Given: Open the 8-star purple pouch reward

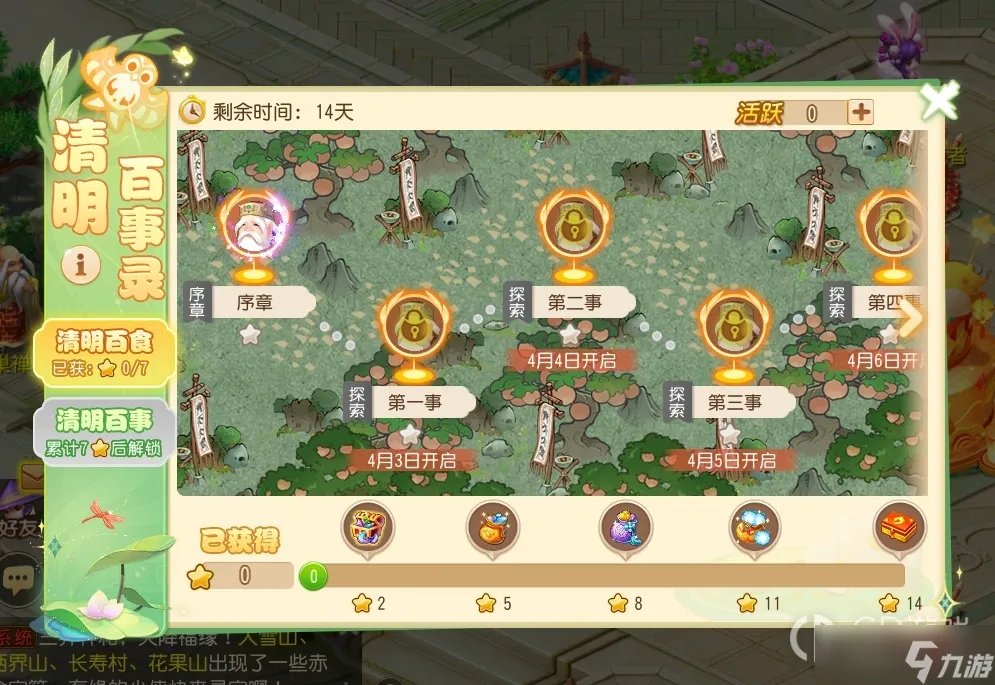Looking at the screenshot, I should click(x=625, y=526).
